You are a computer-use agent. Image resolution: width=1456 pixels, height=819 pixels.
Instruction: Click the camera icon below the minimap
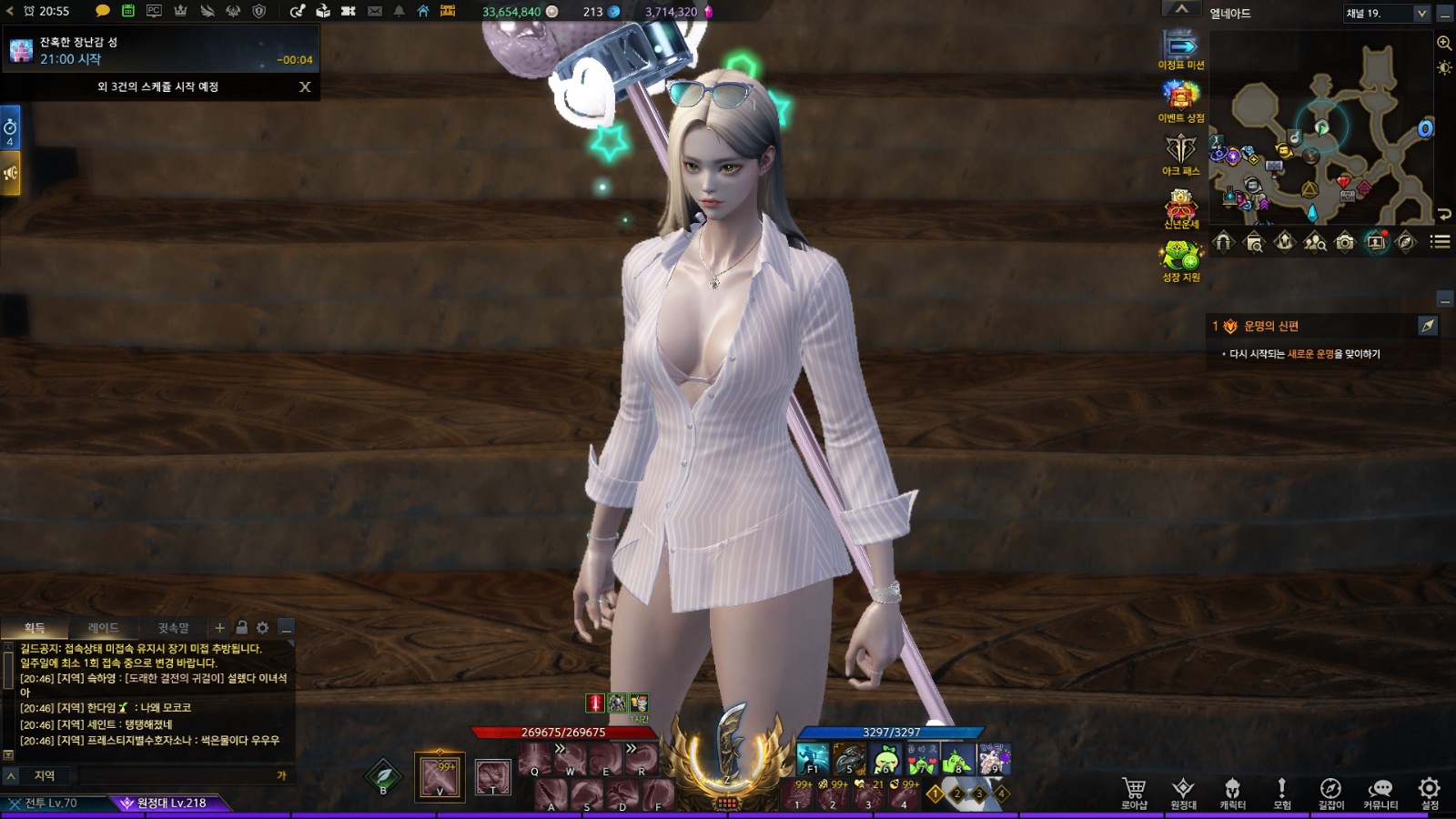tap(1345, 242)
